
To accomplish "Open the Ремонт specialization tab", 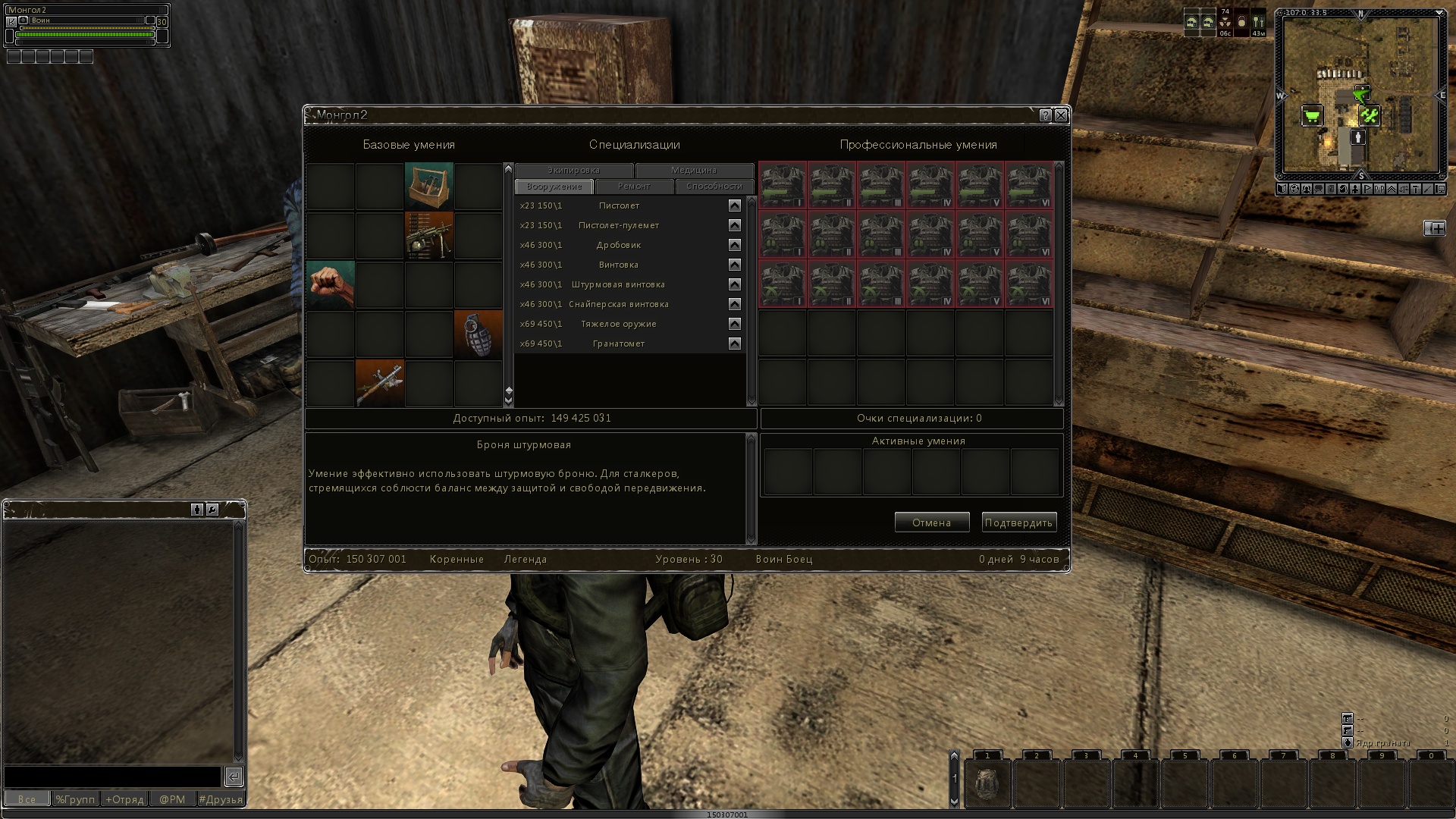I will click(x=634, y=187).
